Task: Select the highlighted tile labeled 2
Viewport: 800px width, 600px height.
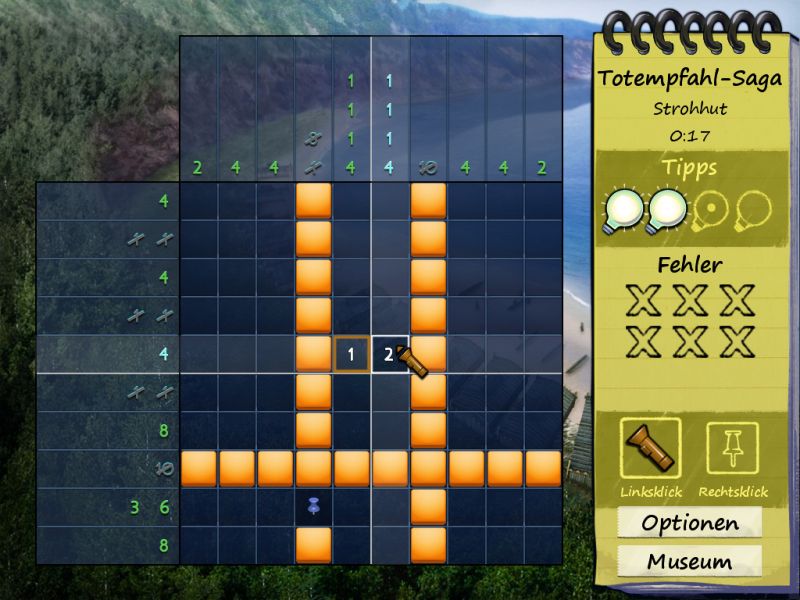Action: [389, 354]
